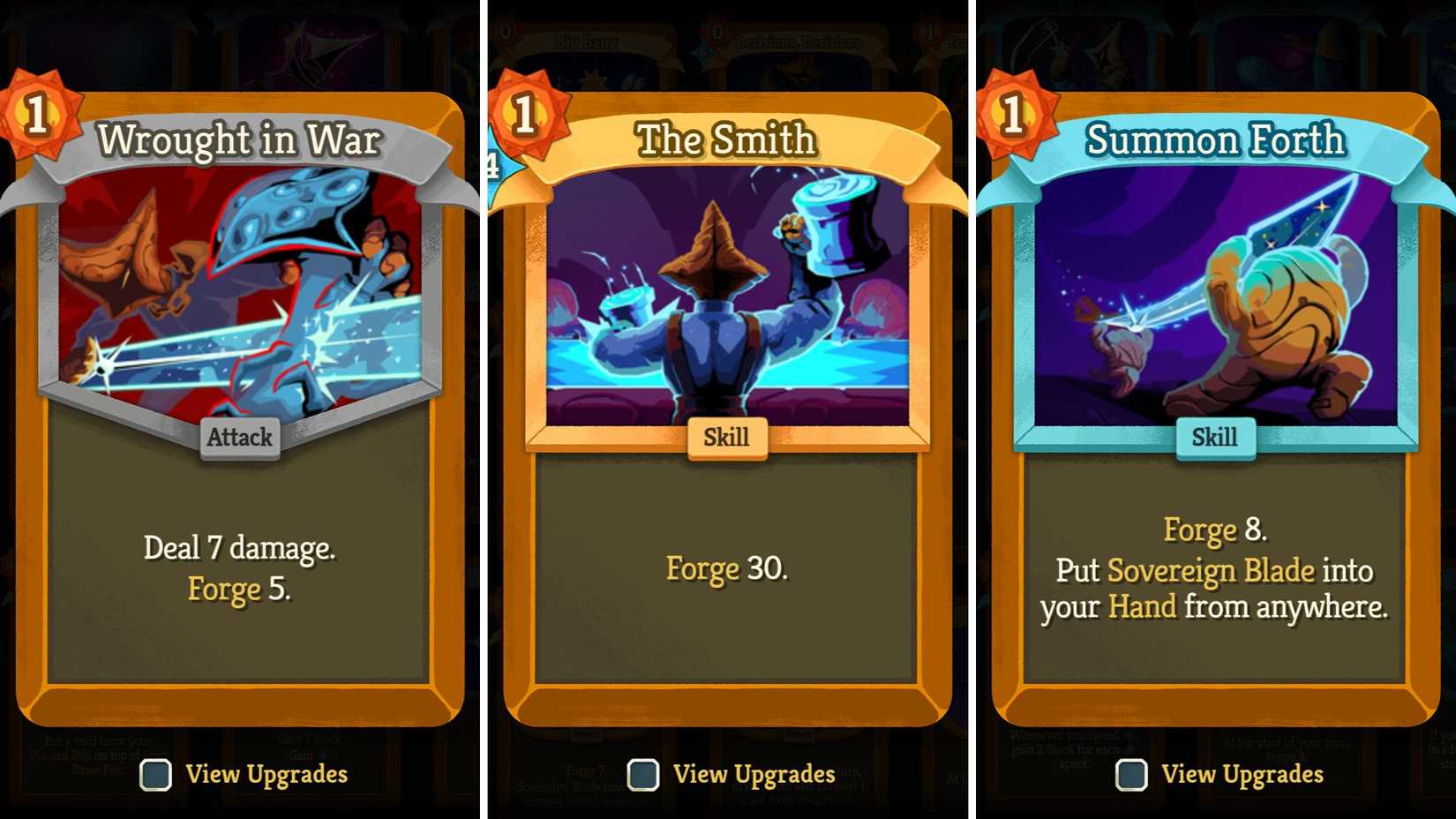1456x819 pixels.
Task: Click the Summon Forth card title banner
Action: [x=1215, y=139]
